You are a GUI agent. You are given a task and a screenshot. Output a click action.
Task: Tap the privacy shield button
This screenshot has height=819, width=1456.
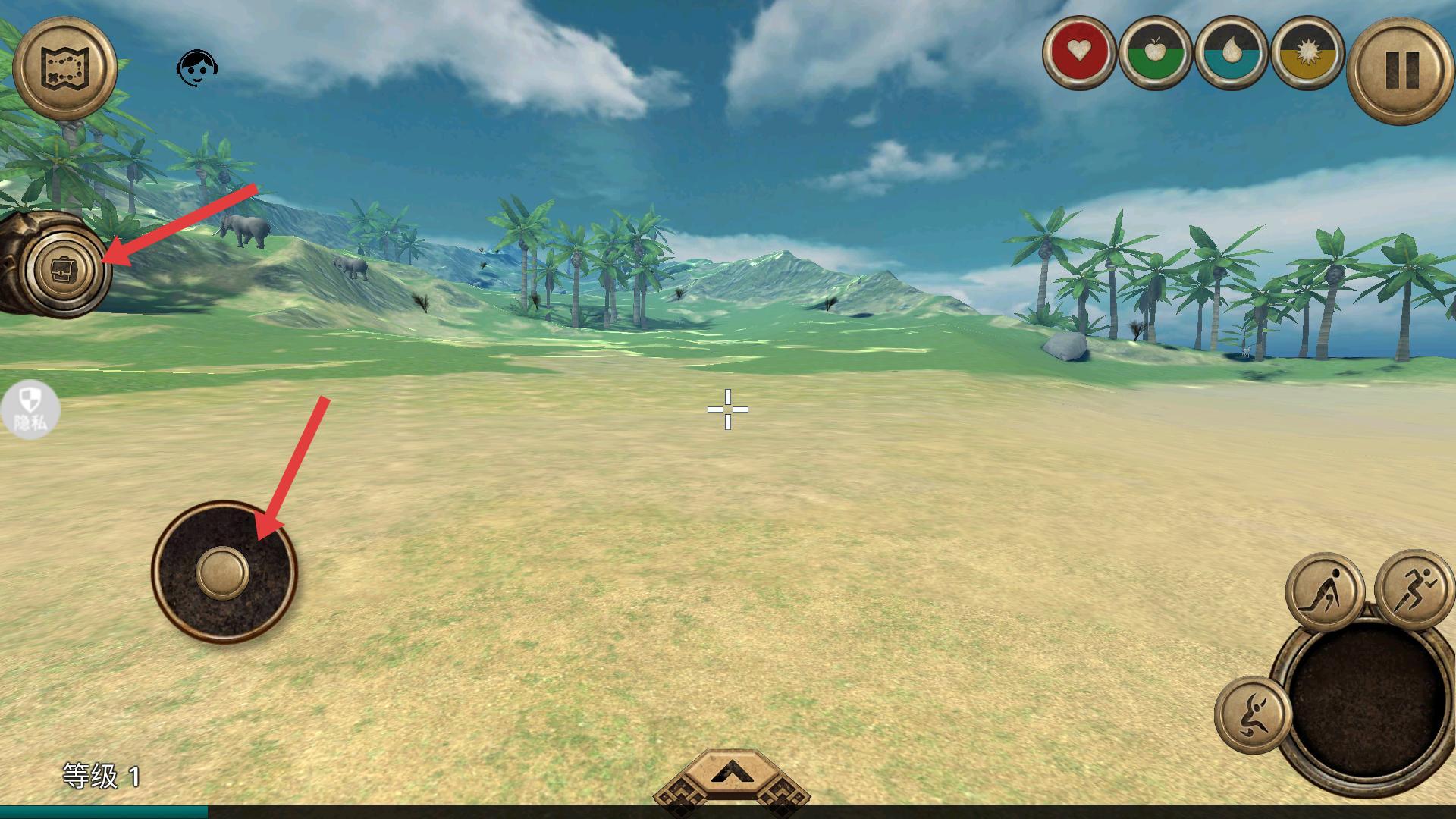30,409
